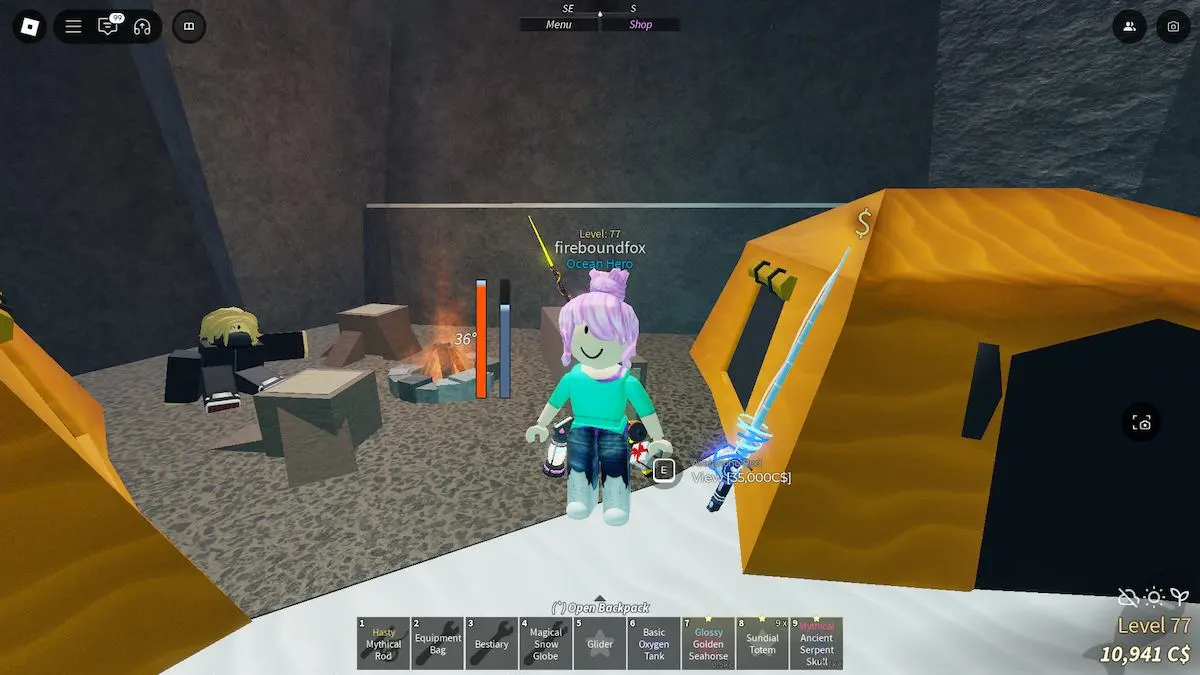1200x675 pixels.
Task: Choose the Glossy Golden Seahorse slot
Action: pos(707,643)
